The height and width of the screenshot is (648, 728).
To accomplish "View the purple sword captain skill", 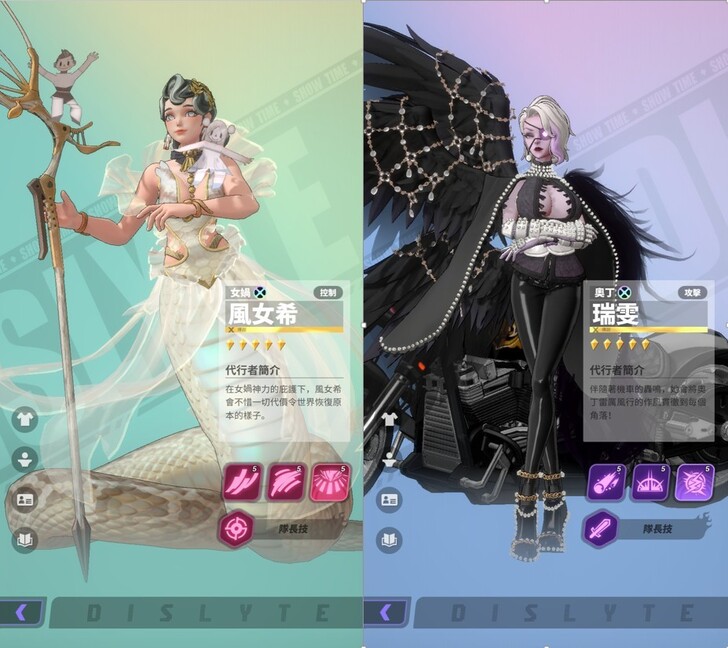I will coord(601,528).
